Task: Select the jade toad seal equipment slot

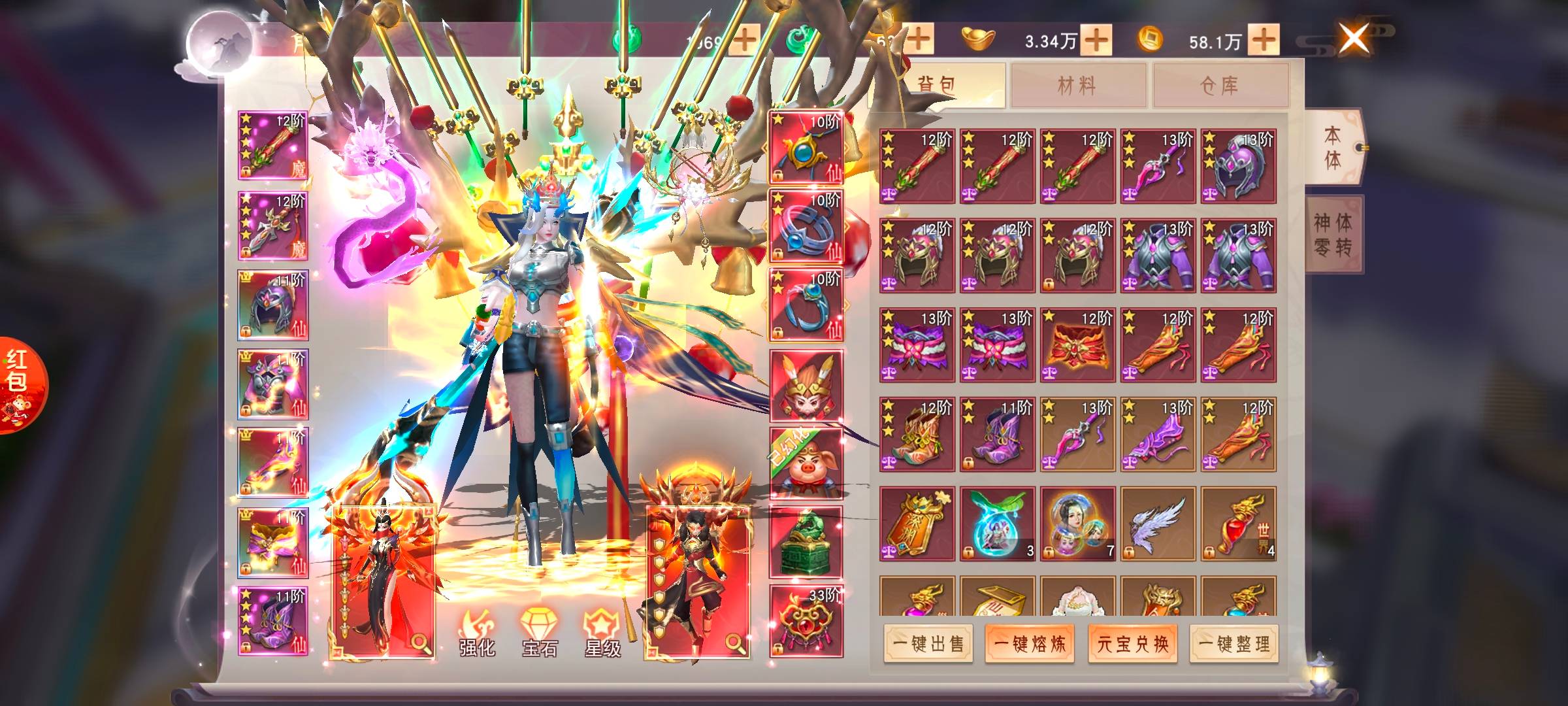Action: coord(806,542)
